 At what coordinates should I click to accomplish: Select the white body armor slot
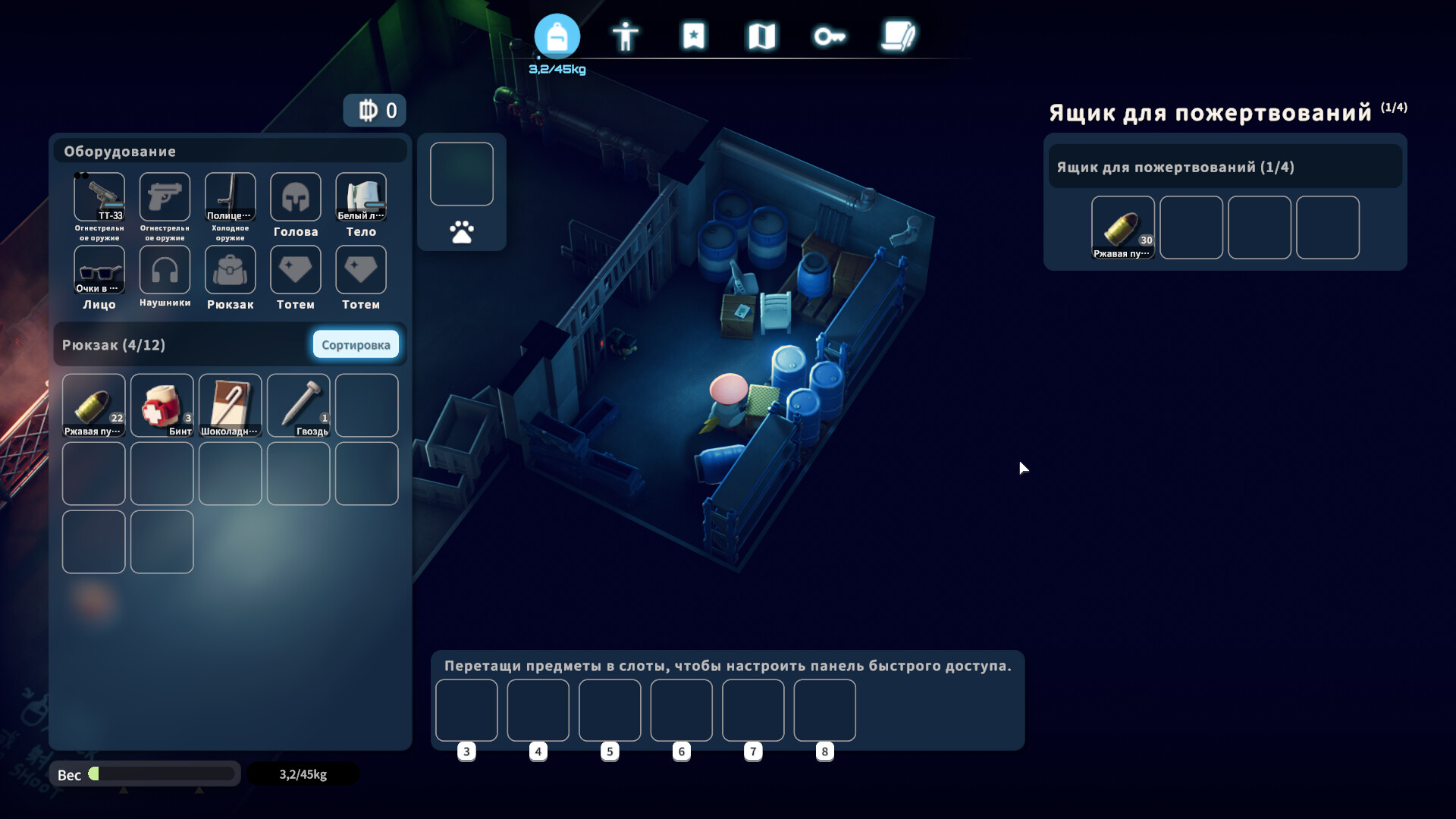tap(361, 197)
